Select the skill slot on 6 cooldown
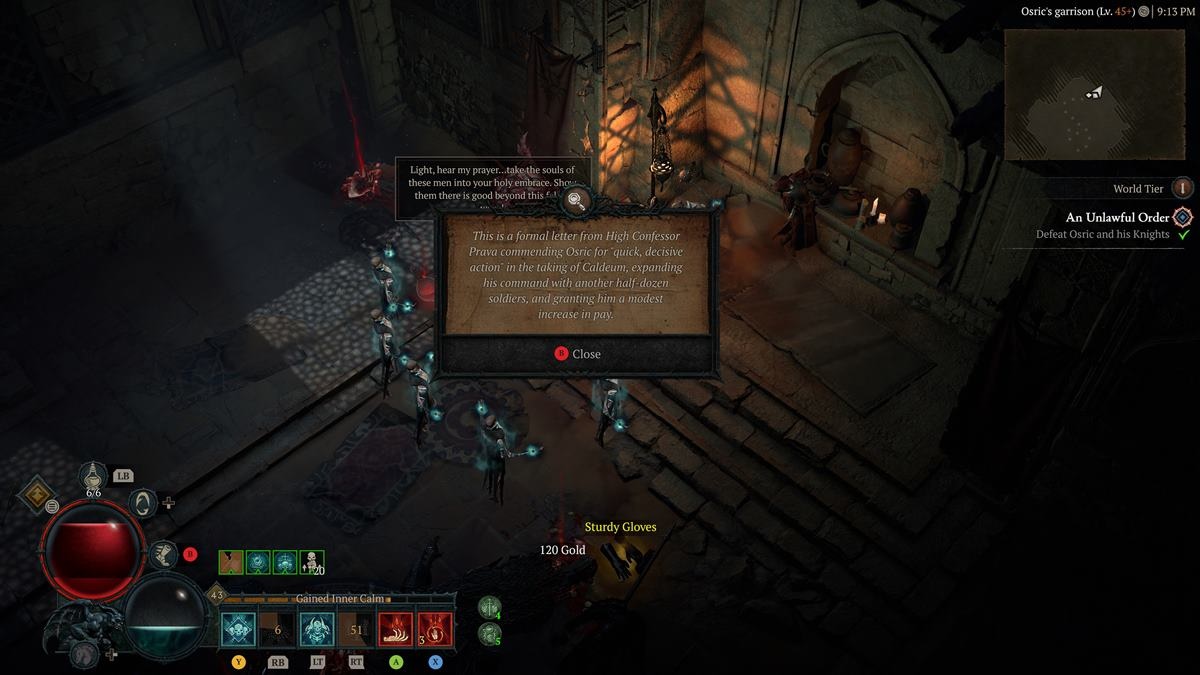This screenshot has height=675, width=1200. pos(278,630)
